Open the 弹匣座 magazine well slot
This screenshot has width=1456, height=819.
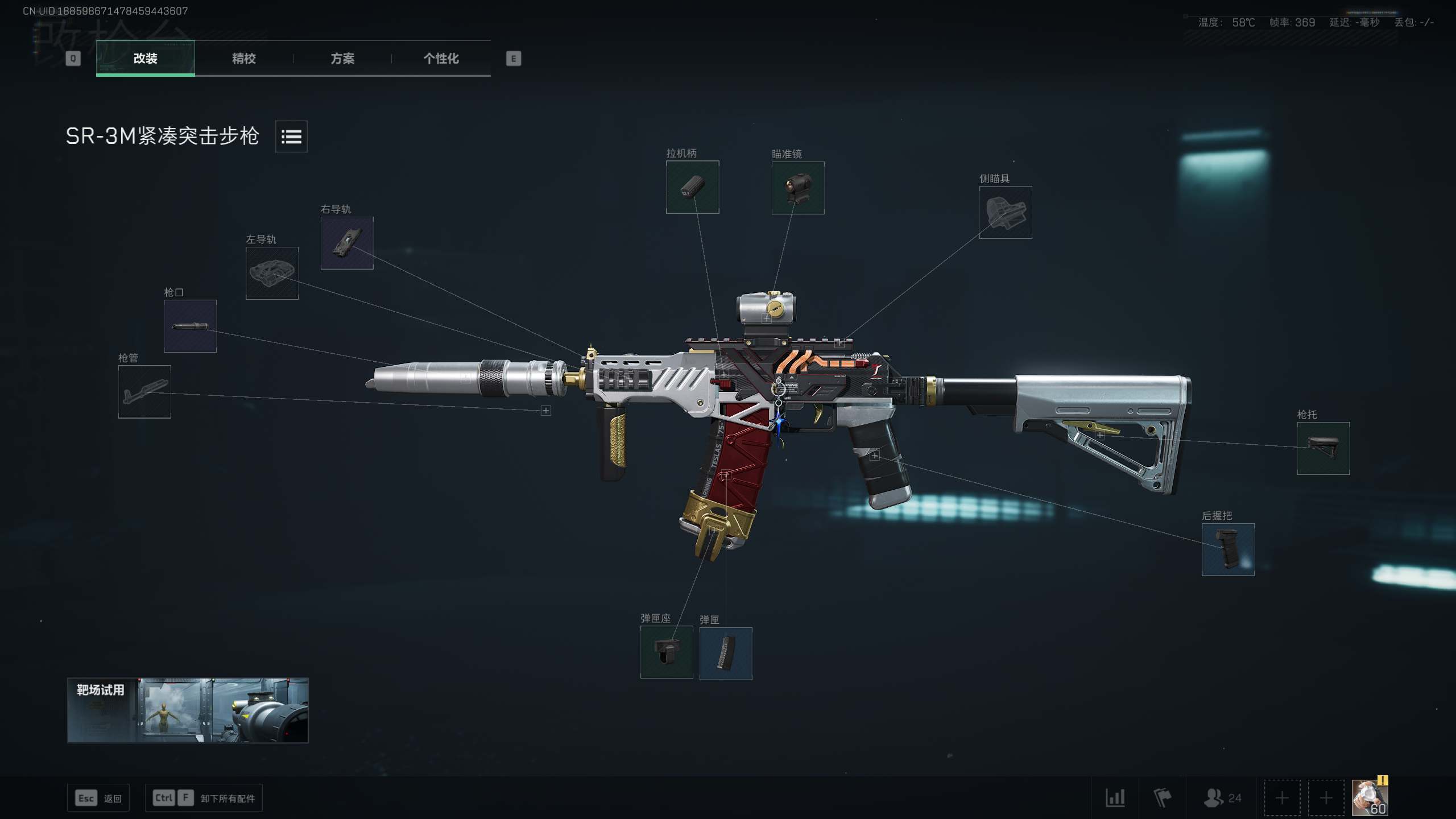[667, 652]
